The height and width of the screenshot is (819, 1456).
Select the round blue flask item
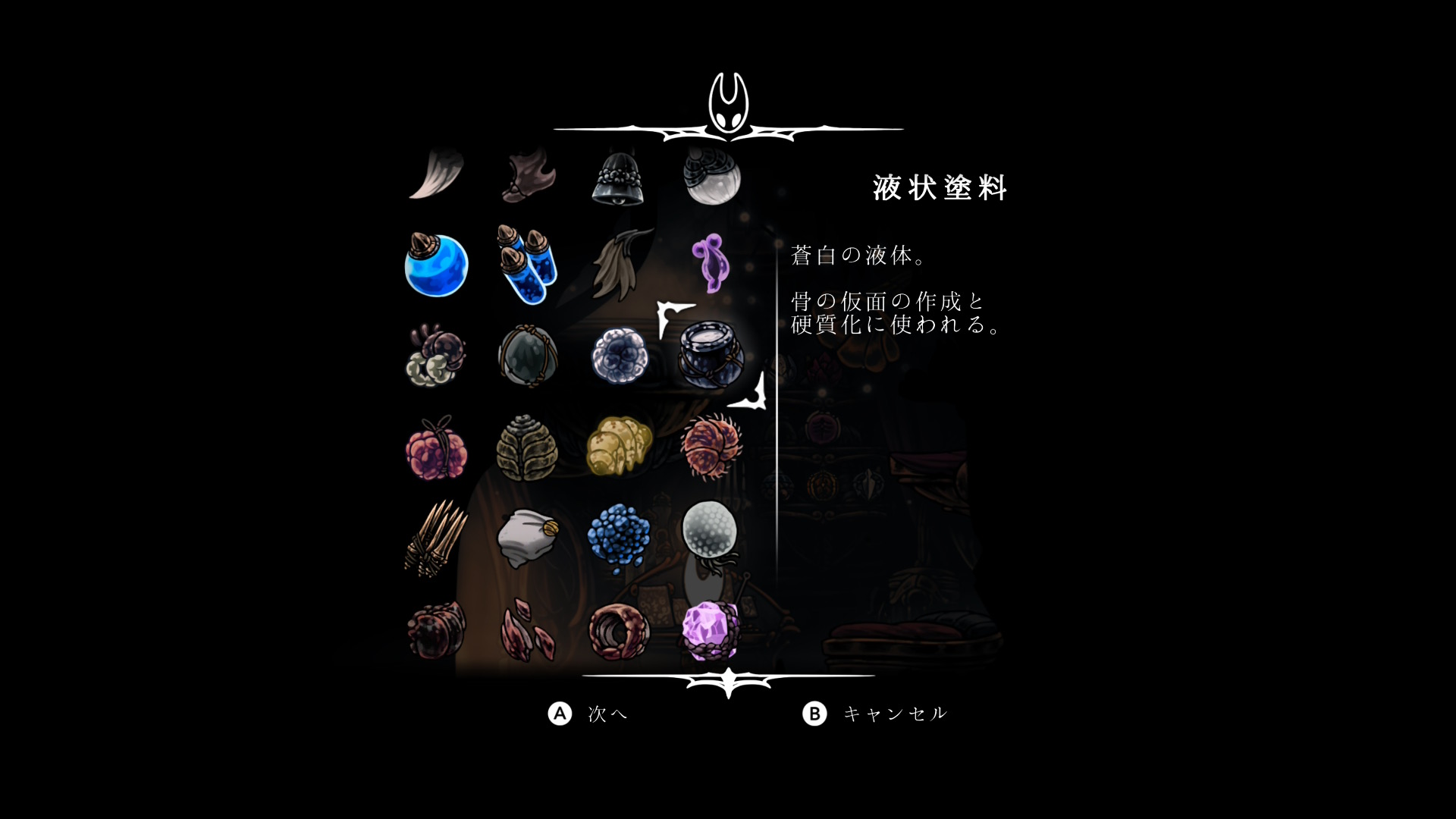pyautogui.click(x=436, y=265)
